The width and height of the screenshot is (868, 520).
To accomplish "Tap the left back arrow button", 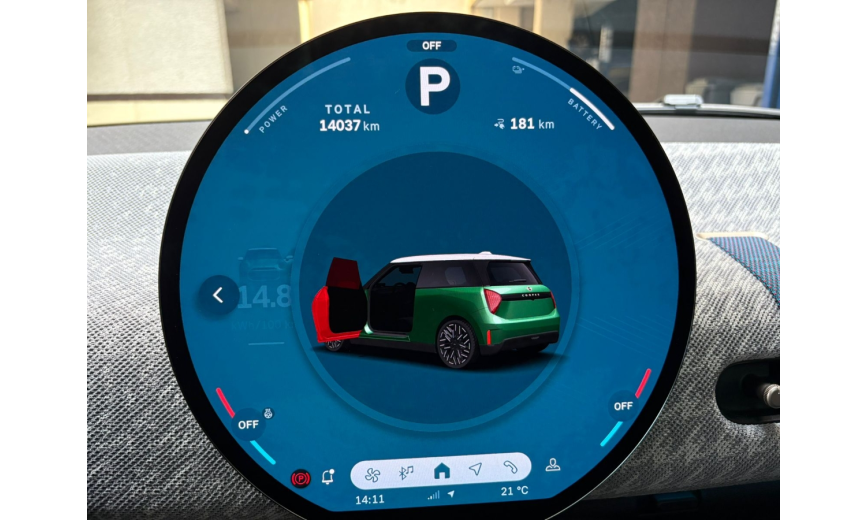I will click(x=218, y=295).
